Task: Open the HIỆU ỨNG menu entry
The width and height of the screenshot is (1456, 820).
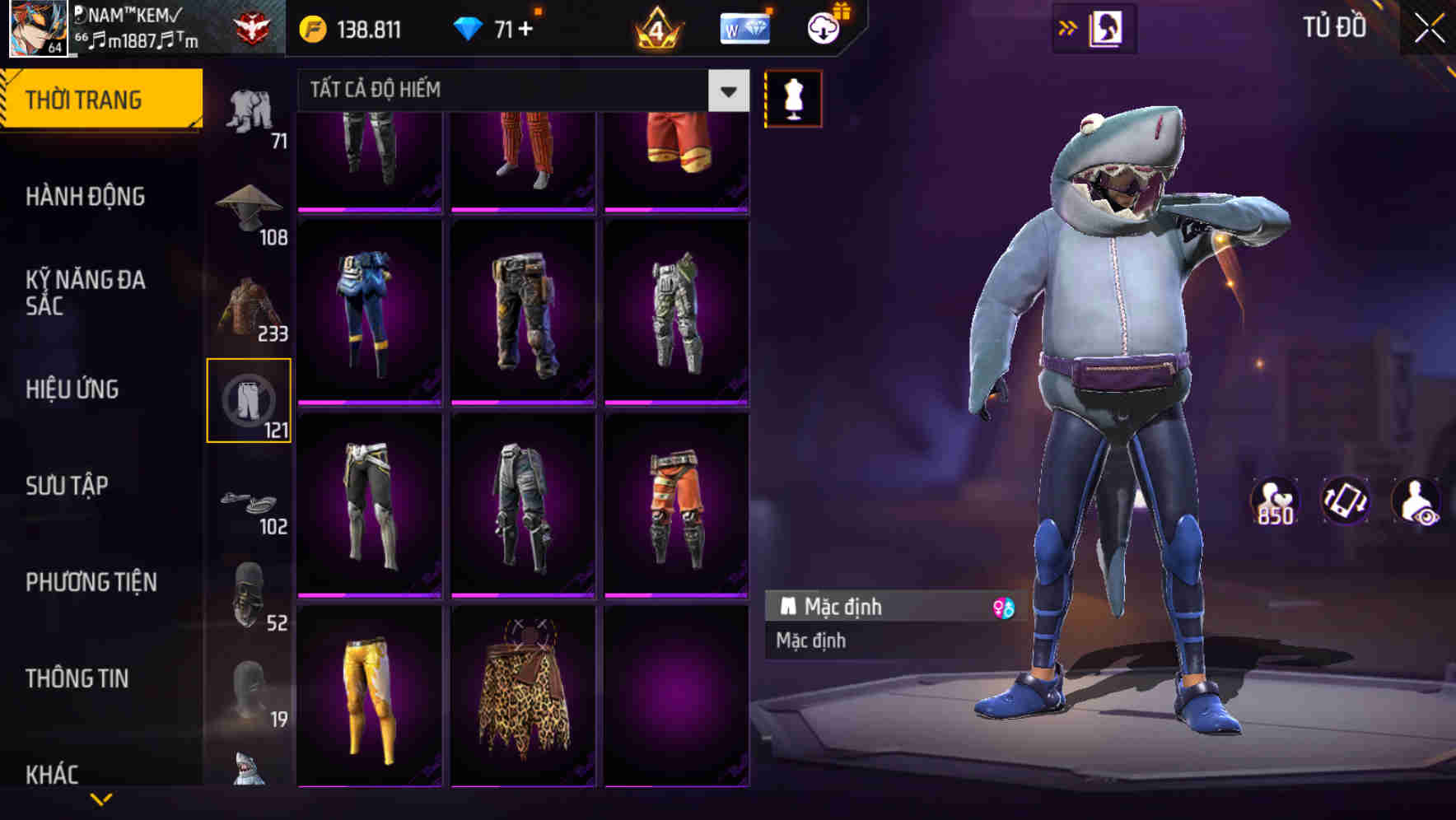Action: point(74,389)
